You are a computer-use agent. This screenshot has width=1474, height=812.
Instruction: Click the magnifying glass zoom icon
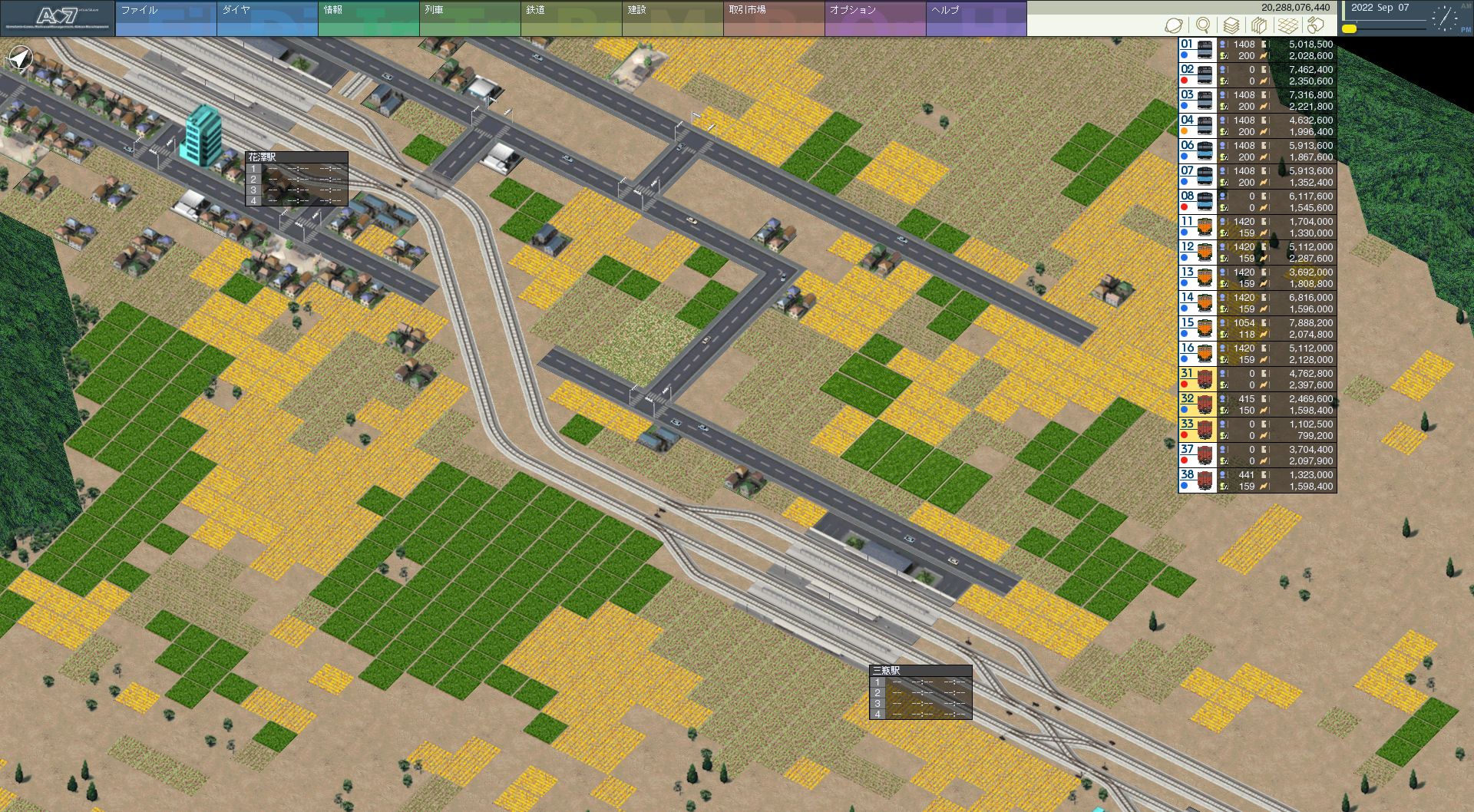coord(1203,25)
